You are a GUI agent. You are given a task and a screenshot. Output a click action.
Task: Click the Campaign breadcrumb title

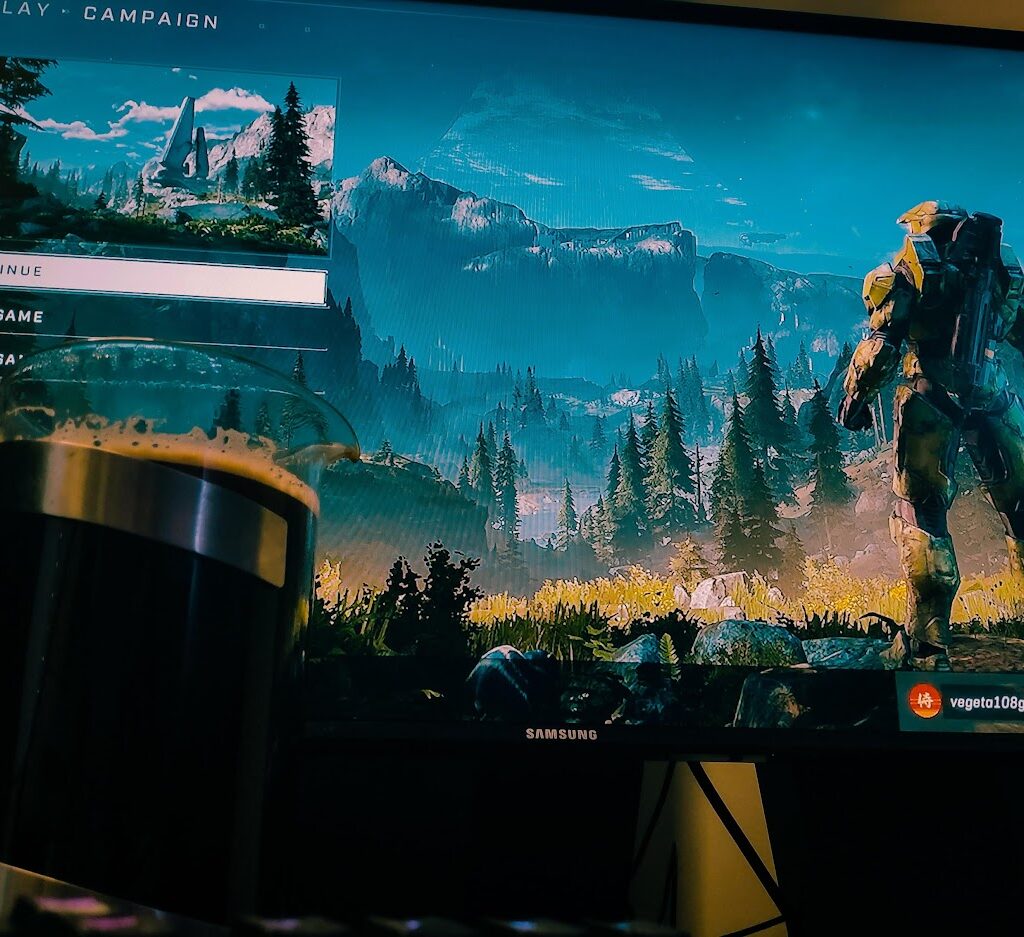click(x=150, y=17)
